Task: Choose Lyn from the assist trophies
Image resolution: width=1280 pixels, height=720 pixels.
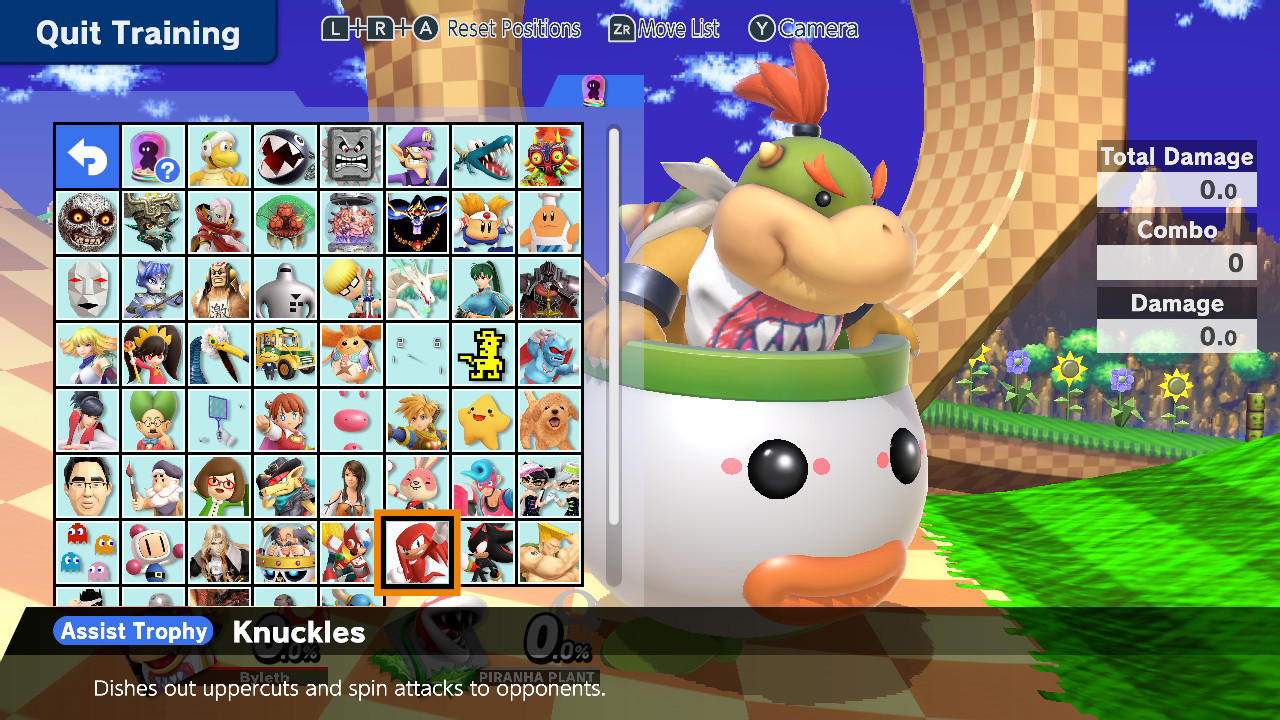Action: pyautogui.click(x=484, y=290)
